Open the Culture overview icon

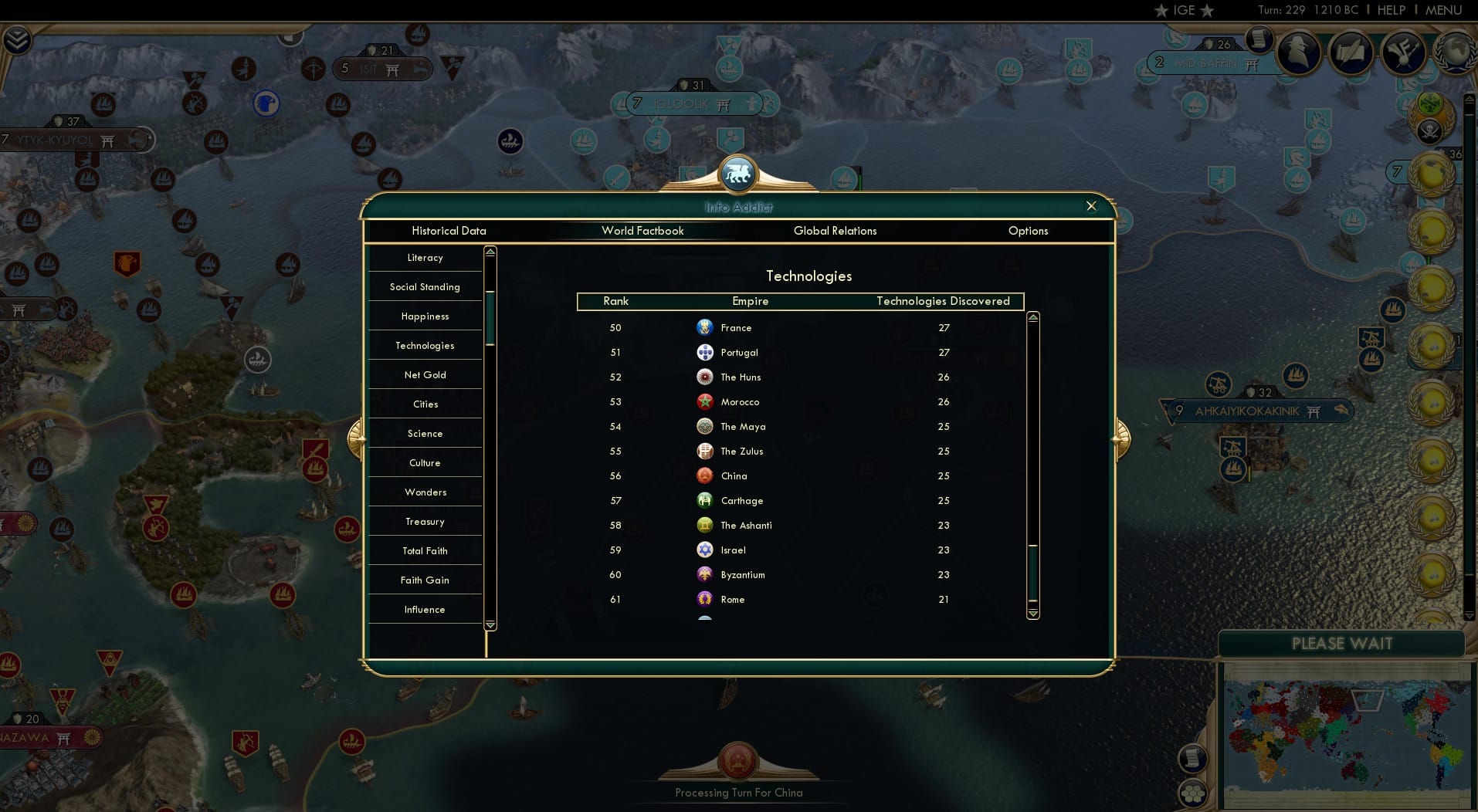pyautogui.click(x=1402, y=52)
